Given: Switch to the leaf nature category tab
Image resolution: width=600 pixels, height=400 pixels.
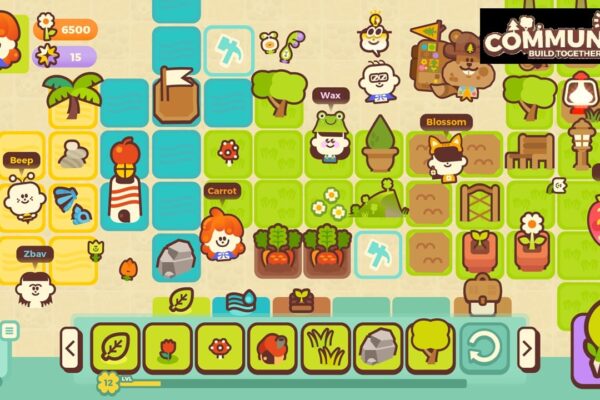Looking at the screenshot, I should point(181,300).
